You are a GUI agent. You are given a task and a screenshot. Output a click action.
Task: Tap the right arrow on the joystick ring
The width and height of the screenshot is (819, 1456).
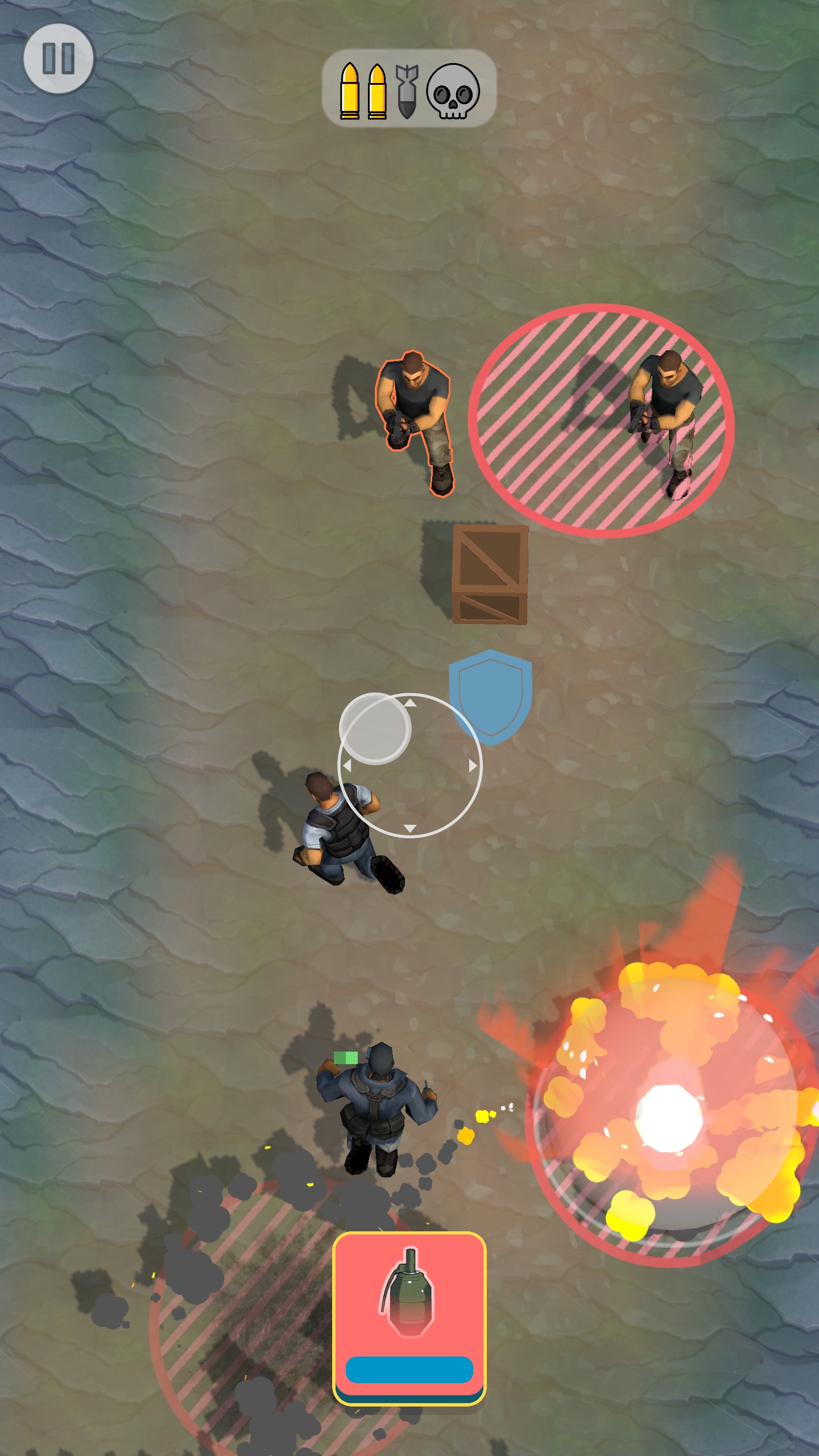pyautogui.click(x=472, y=767)
